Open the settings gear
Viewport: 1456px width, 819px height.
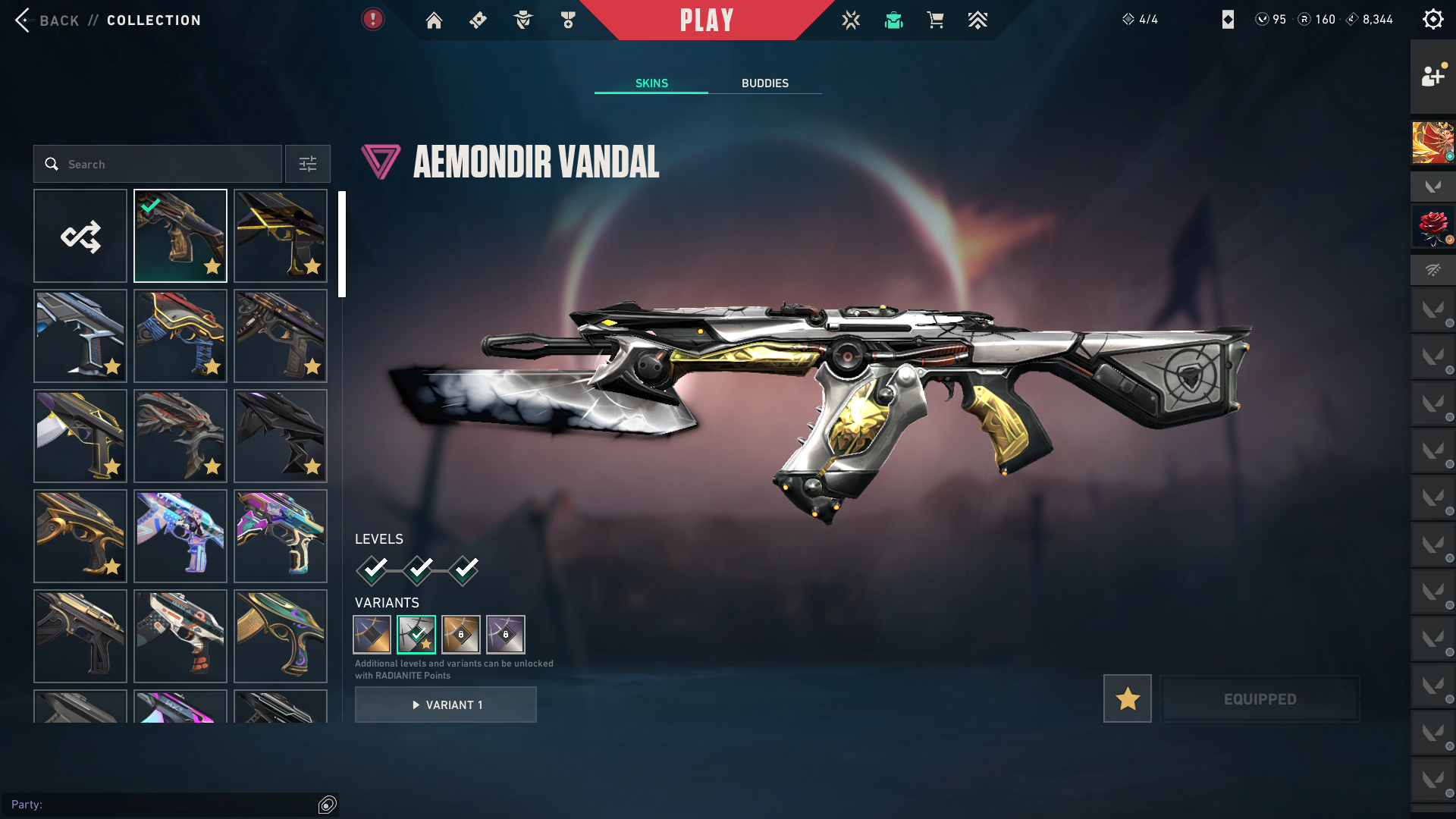click(x=1432, y=20)
